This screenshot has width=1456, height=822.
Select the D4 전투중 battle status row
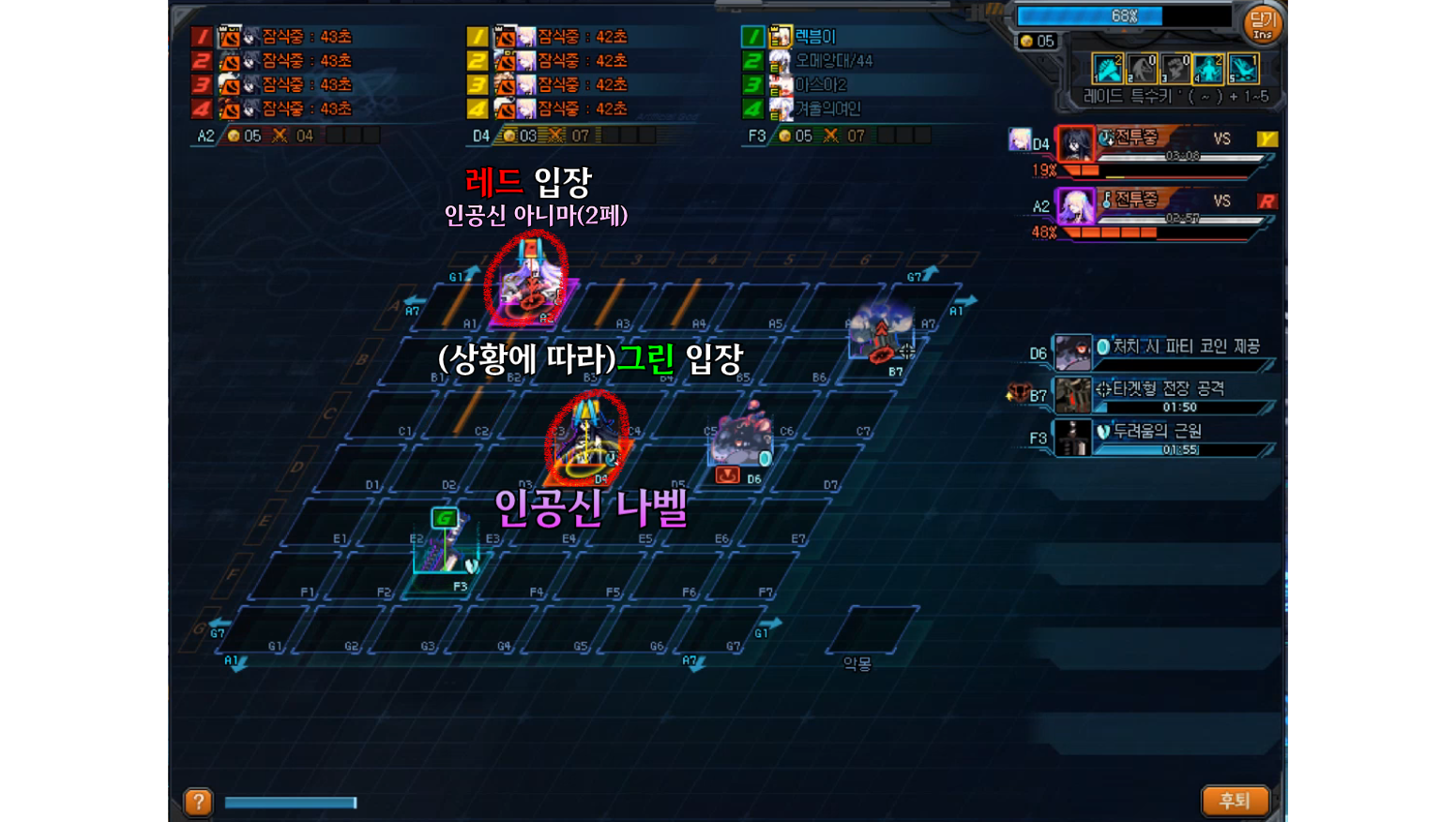click(x=1165, y=145)
